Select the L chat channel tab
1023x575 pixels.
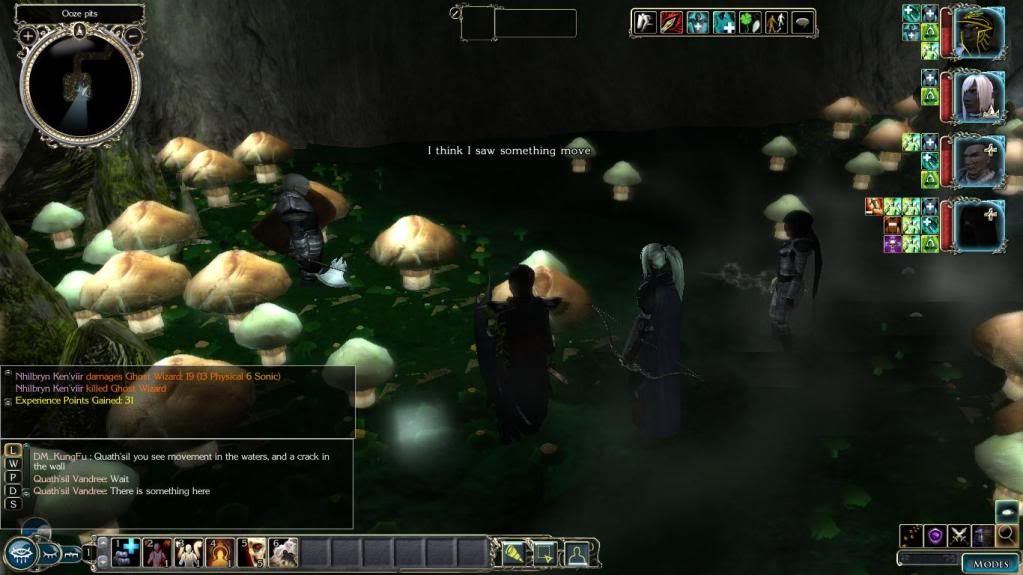tap(13, 450)
